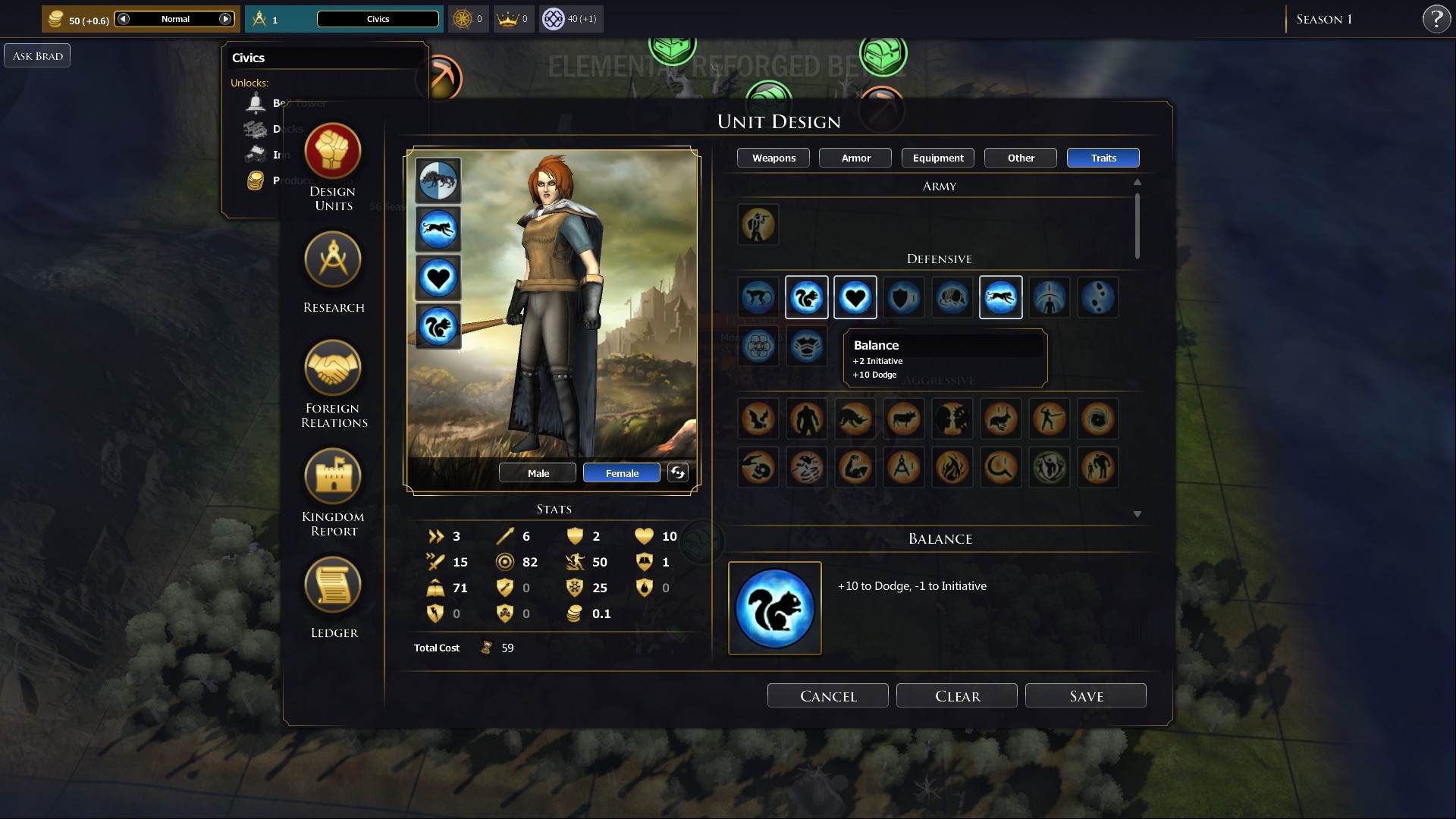
Task: Select the Other tab
Action: pyautogui.click(x=1020, y=158)
